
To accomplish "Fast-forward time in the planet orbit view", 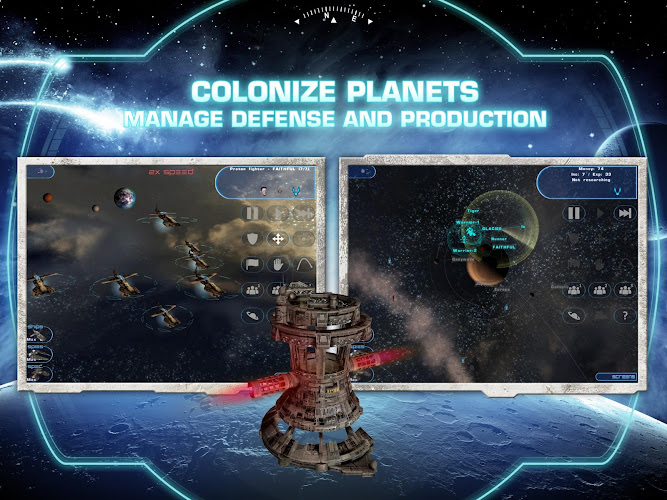I will (x=624, y=213).
